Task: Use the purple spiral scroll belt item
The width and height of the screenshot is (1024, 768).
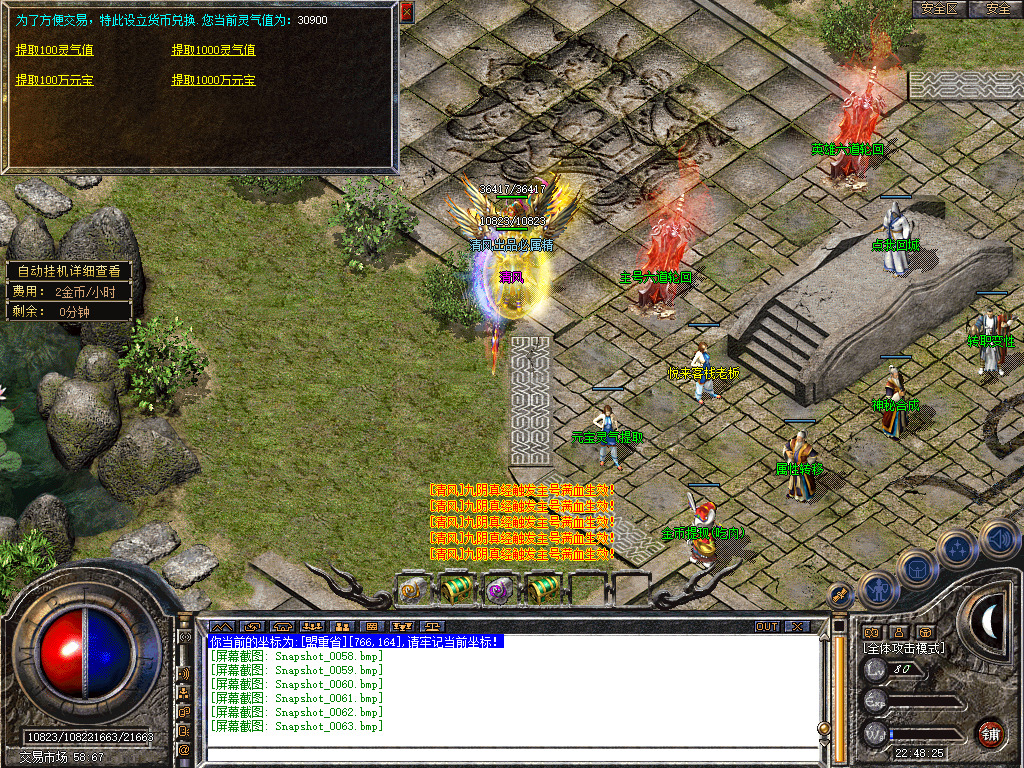Action: (497, 591)
